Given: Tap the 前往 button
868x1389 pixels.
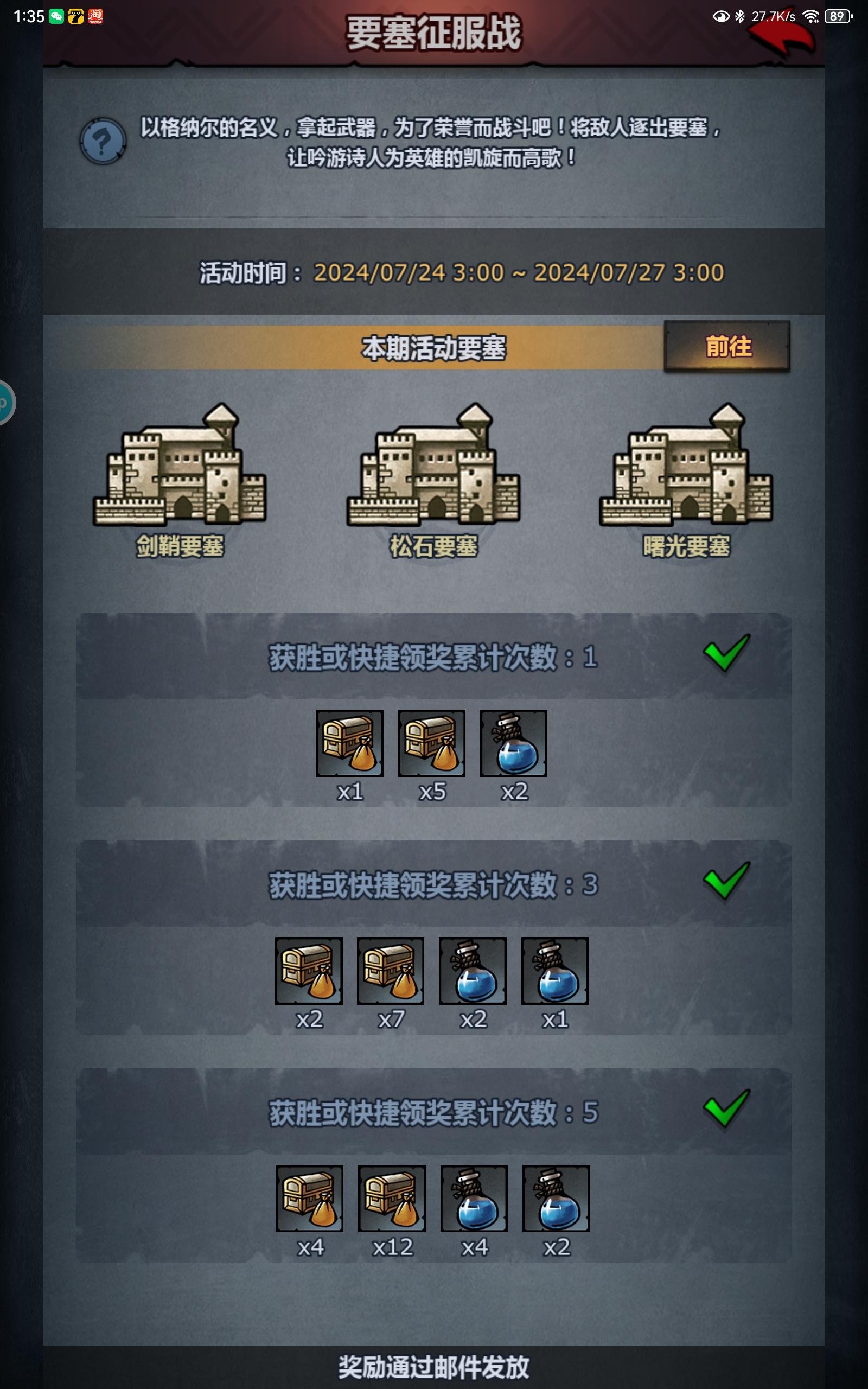Looking at the screenshot, I should (x=726, y=347).
